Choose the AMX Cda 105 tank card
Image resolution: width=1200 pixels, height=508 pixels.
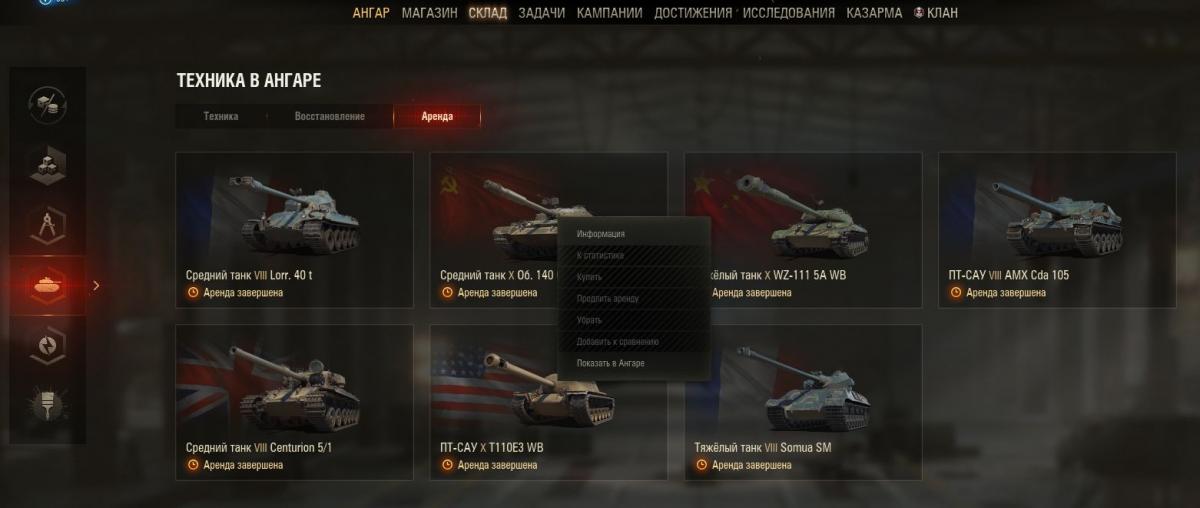pyautogui.click(x=1057, y=230)
